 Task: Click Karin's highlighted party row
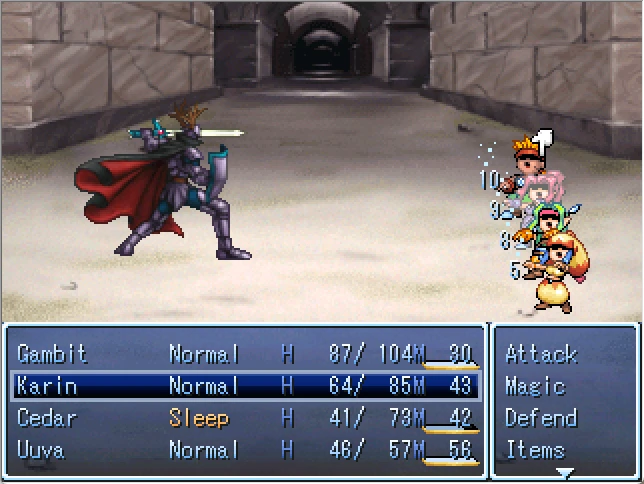coord(244,386)
